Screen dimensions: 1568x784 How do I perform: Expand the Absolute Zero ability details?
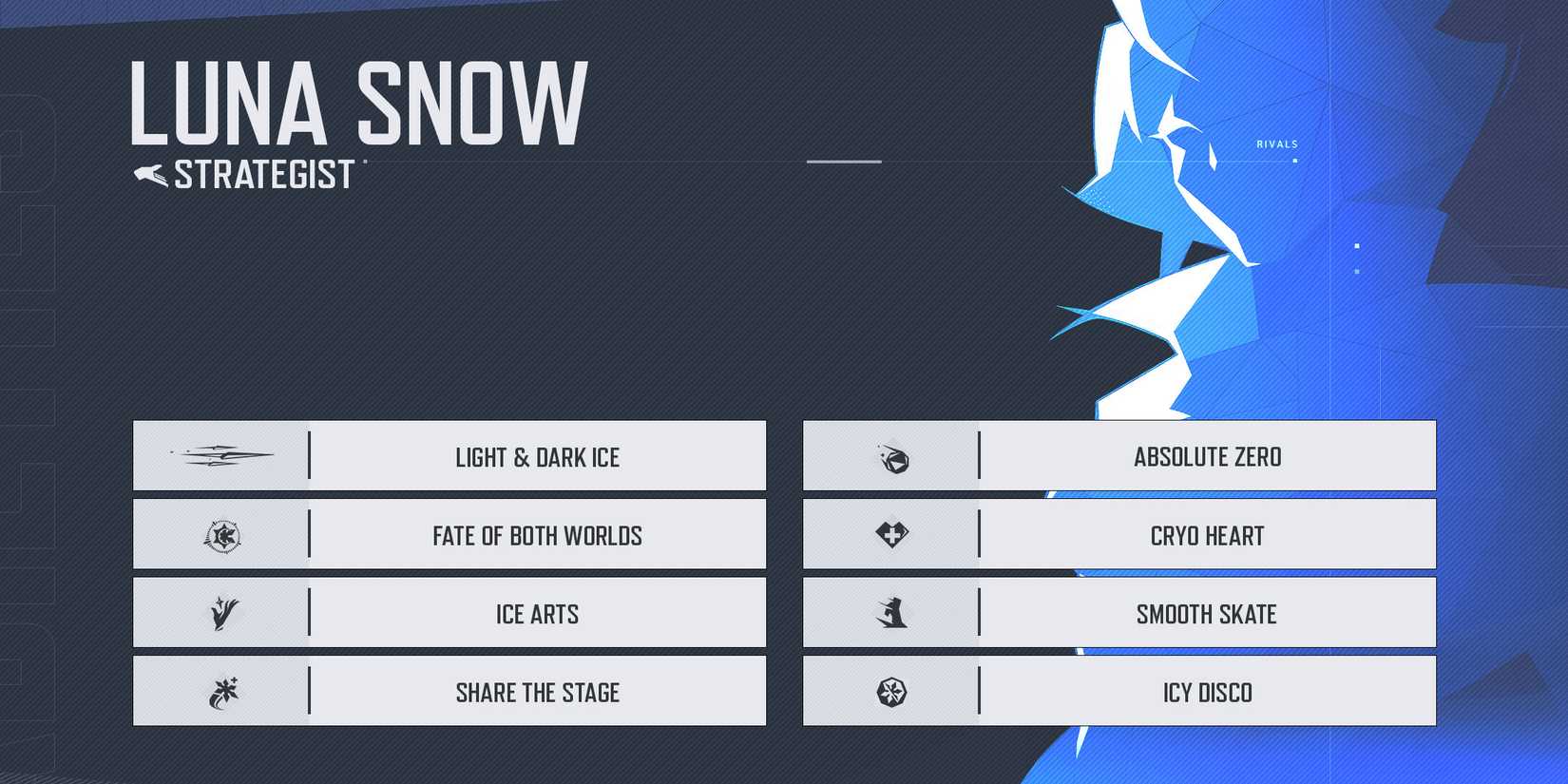pos(1205,455)
